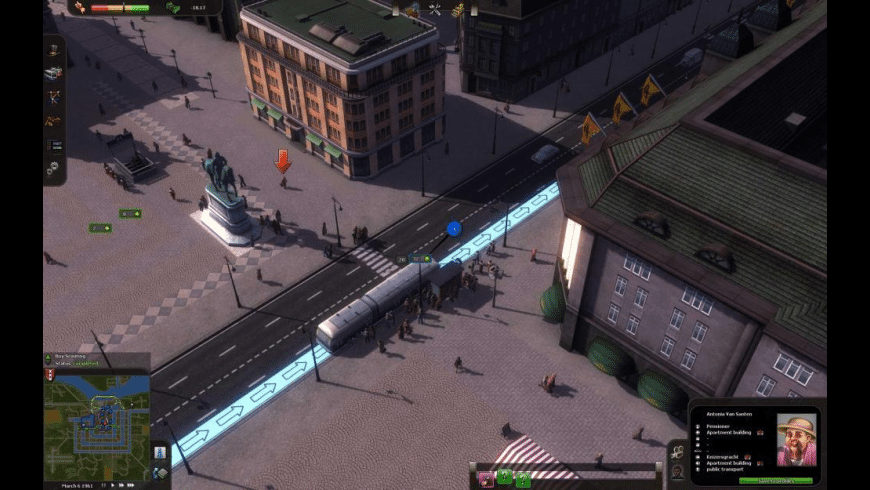The height and width of the screenshot is (490, 870).
Task: Toggle the map layers icon by minimap
Action: 160,473
